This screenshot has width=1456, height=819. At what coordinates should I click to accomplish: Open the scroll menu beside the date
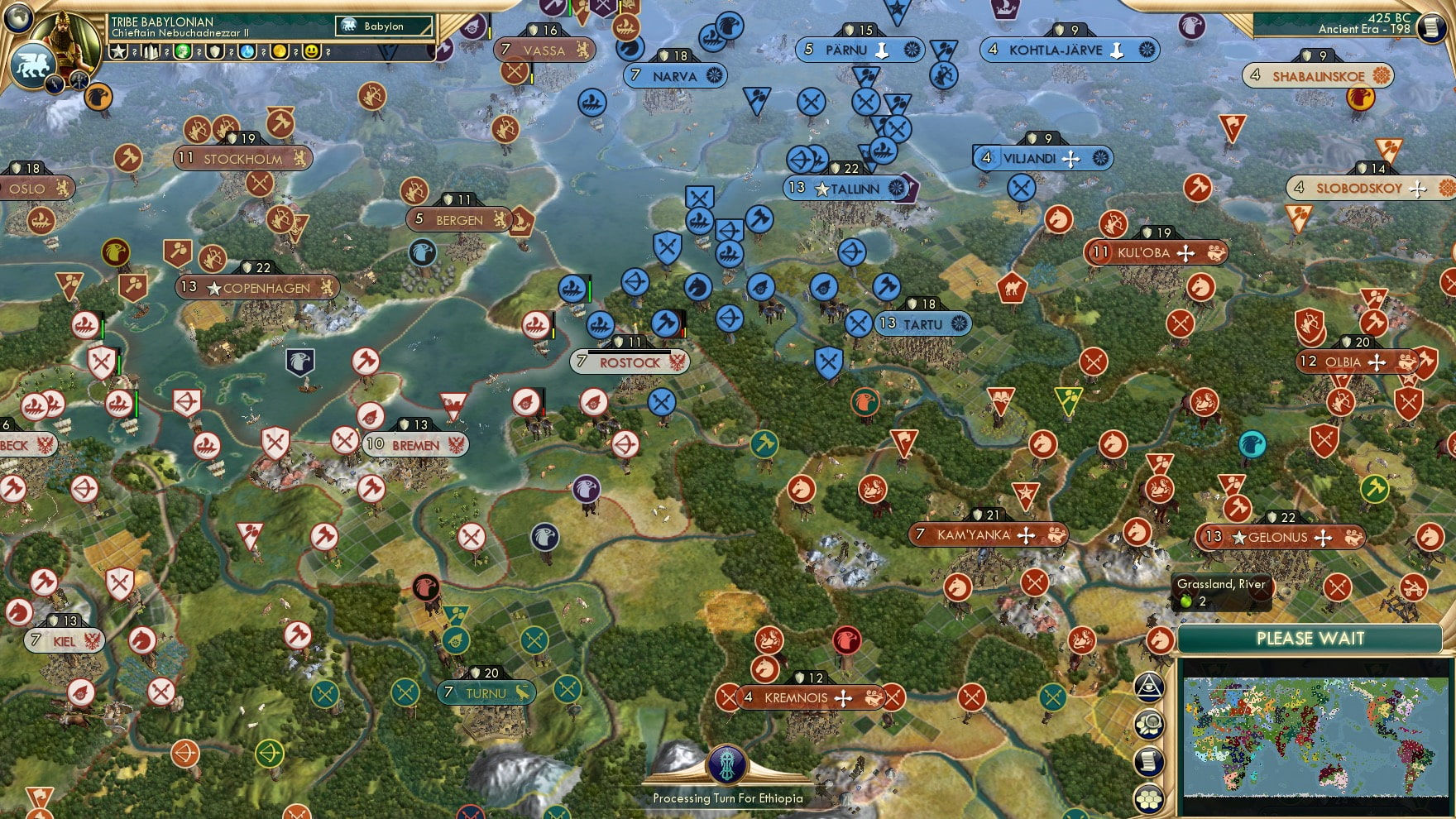[1432, 26]
